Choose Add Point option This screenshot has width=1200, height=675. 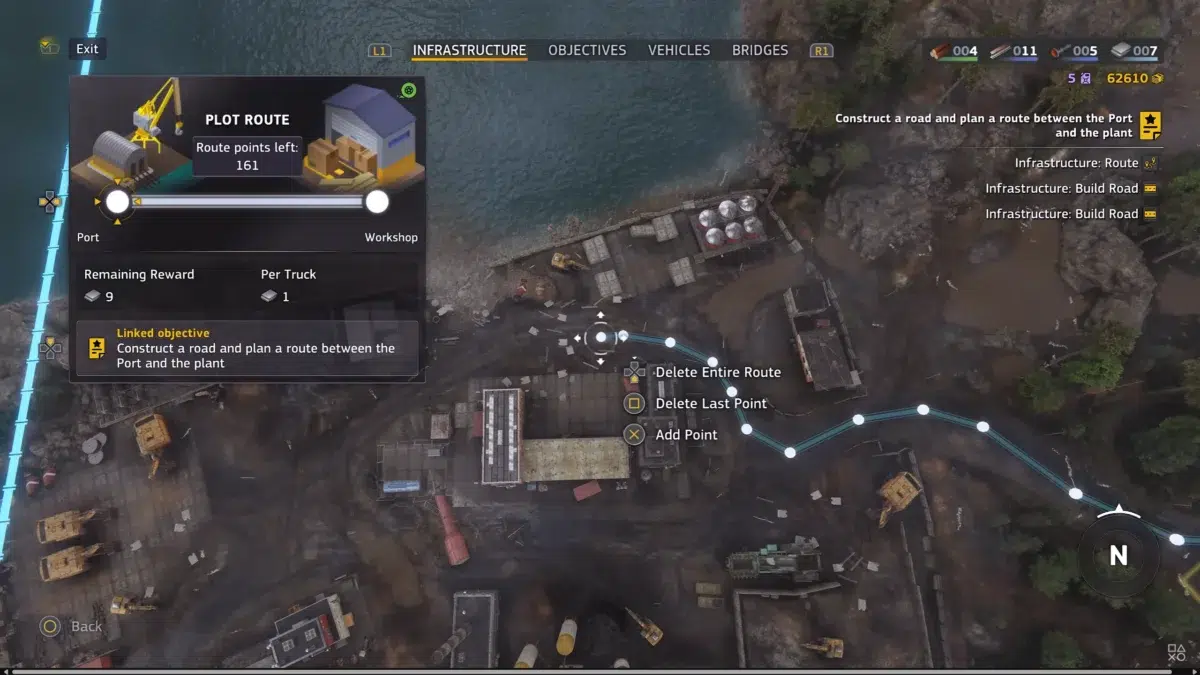[x=686, y=434]
